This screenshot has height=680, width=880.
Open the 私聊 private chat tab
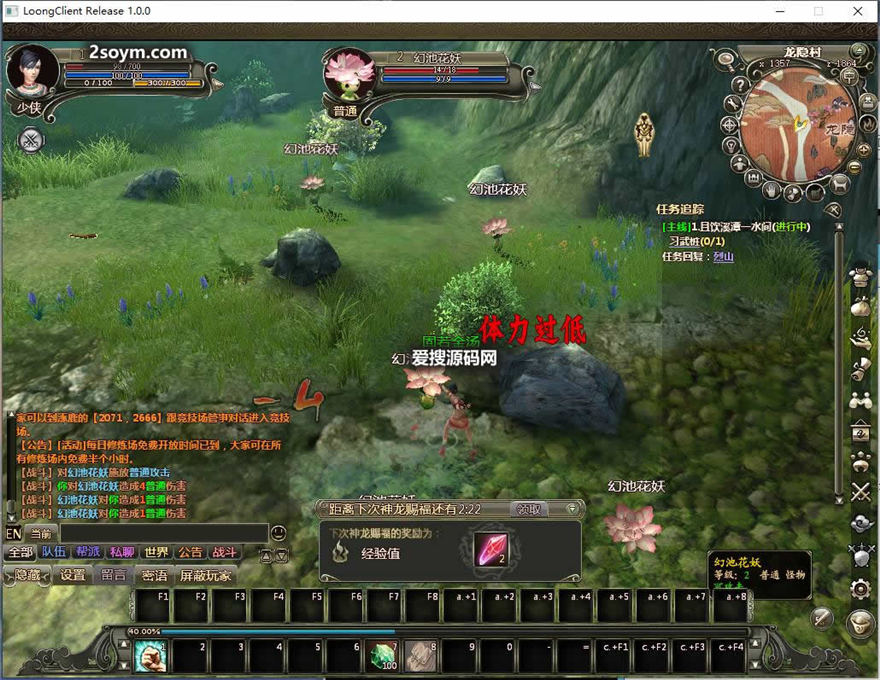point(122,552)
